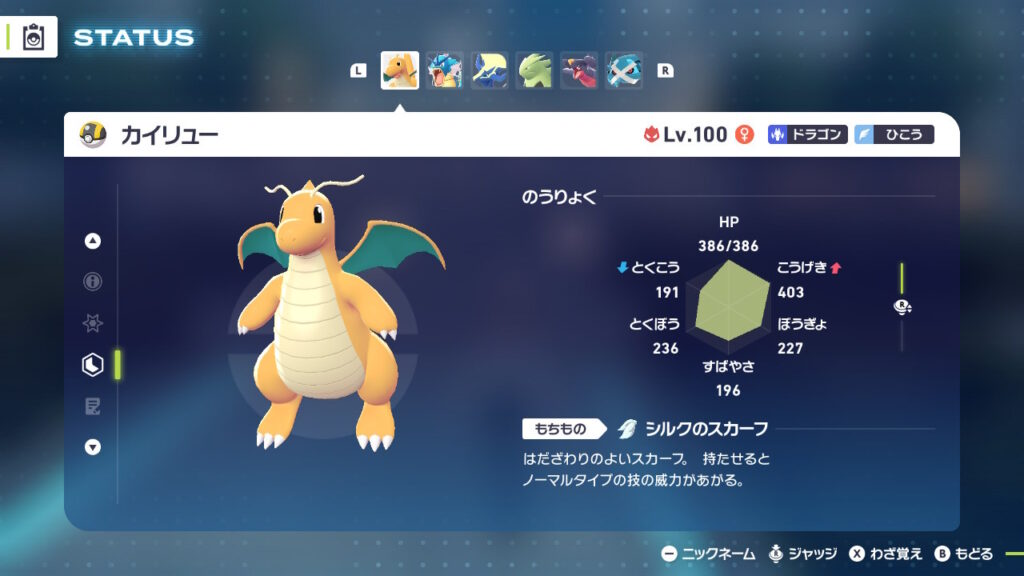This screenshot has width=1024, height=576.
Task: Select the Dragonite party icon
Action: (400, 71)
